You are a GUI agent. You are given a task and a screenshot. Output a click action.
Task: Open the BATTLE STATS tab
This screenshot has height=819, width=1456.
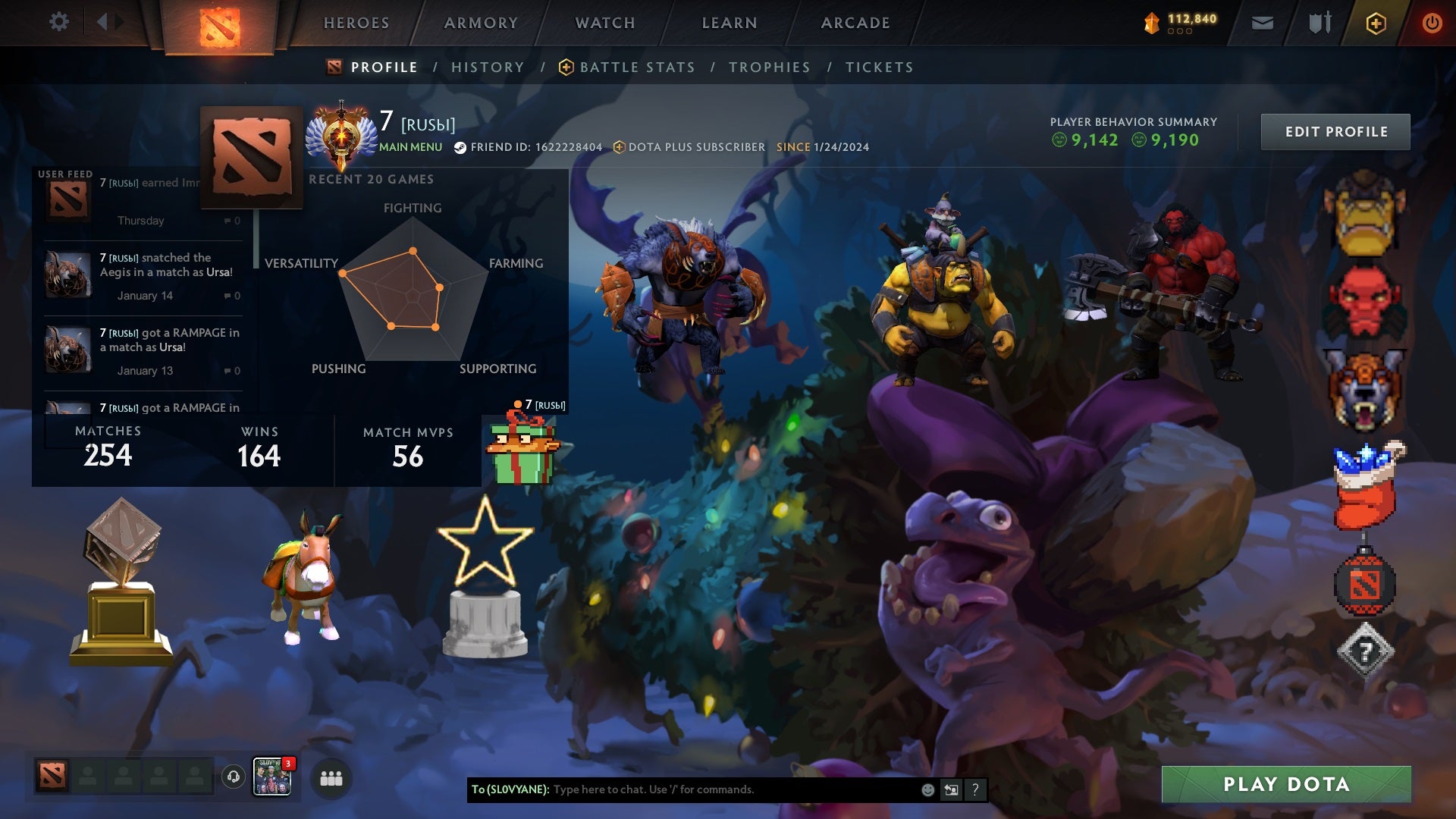[x=636, y=67]
